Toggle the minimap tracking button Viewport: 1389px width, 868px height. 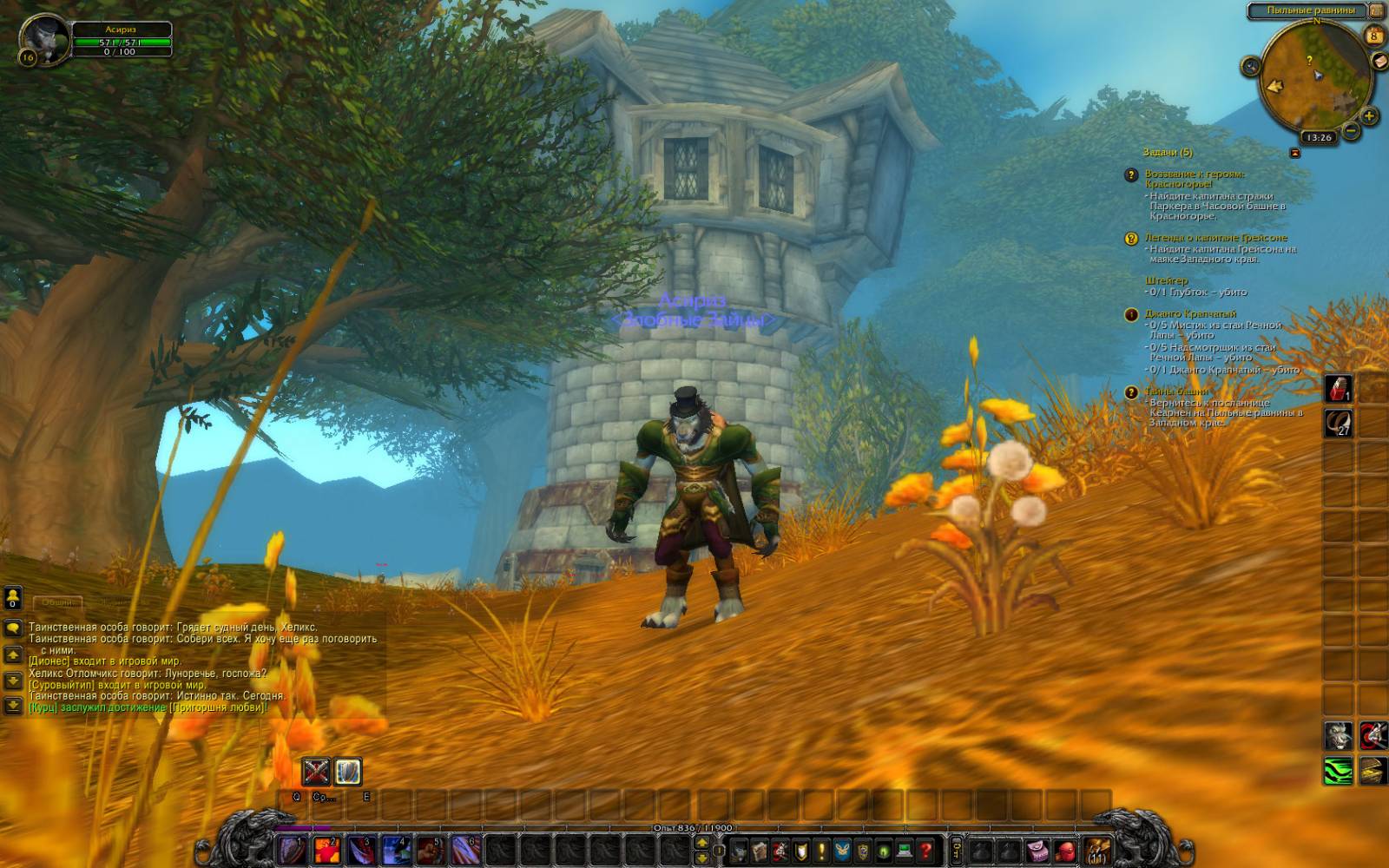1251,66
